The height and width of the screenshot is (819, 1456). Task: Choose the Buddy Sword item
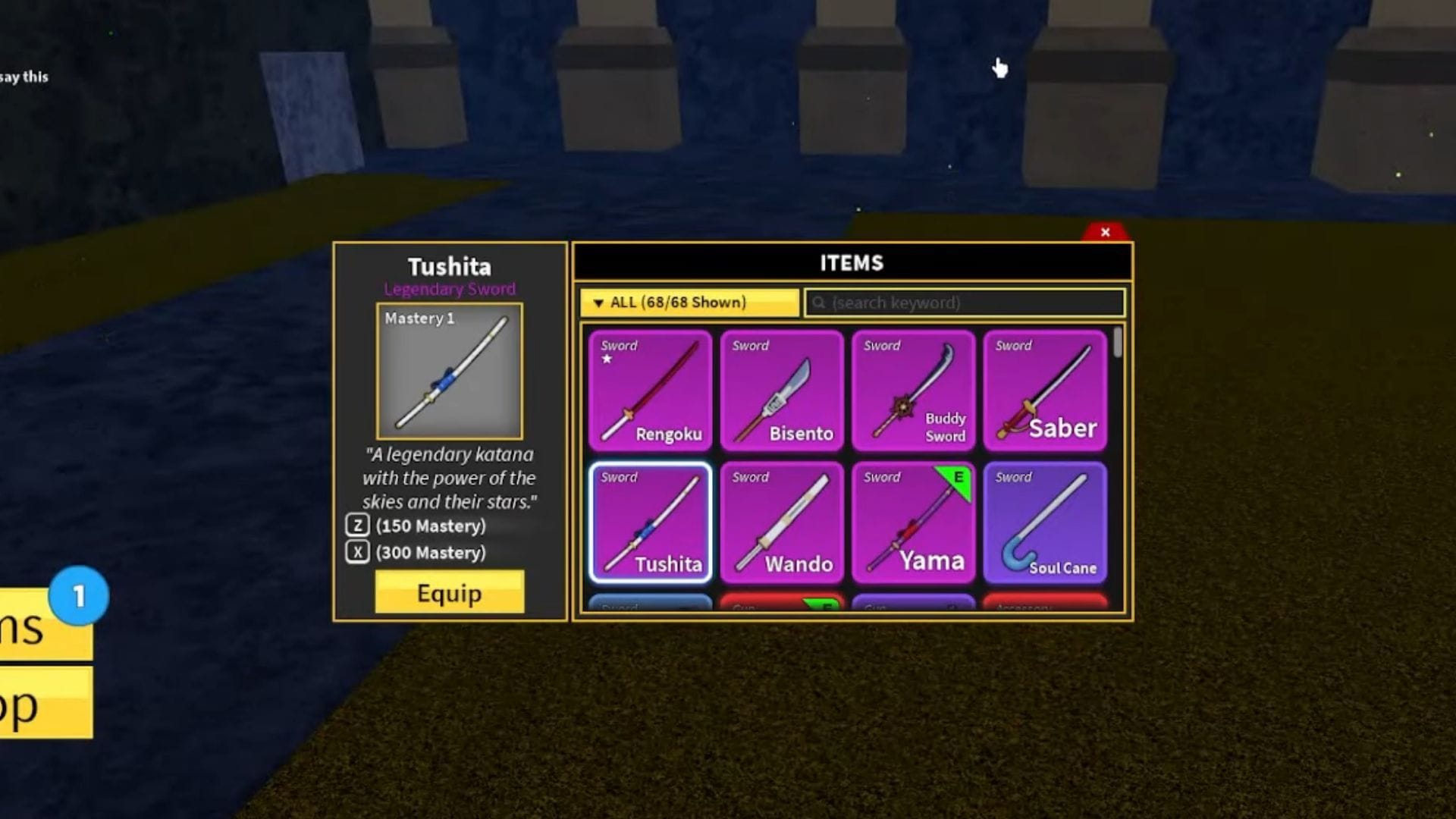tap(913, 391)
